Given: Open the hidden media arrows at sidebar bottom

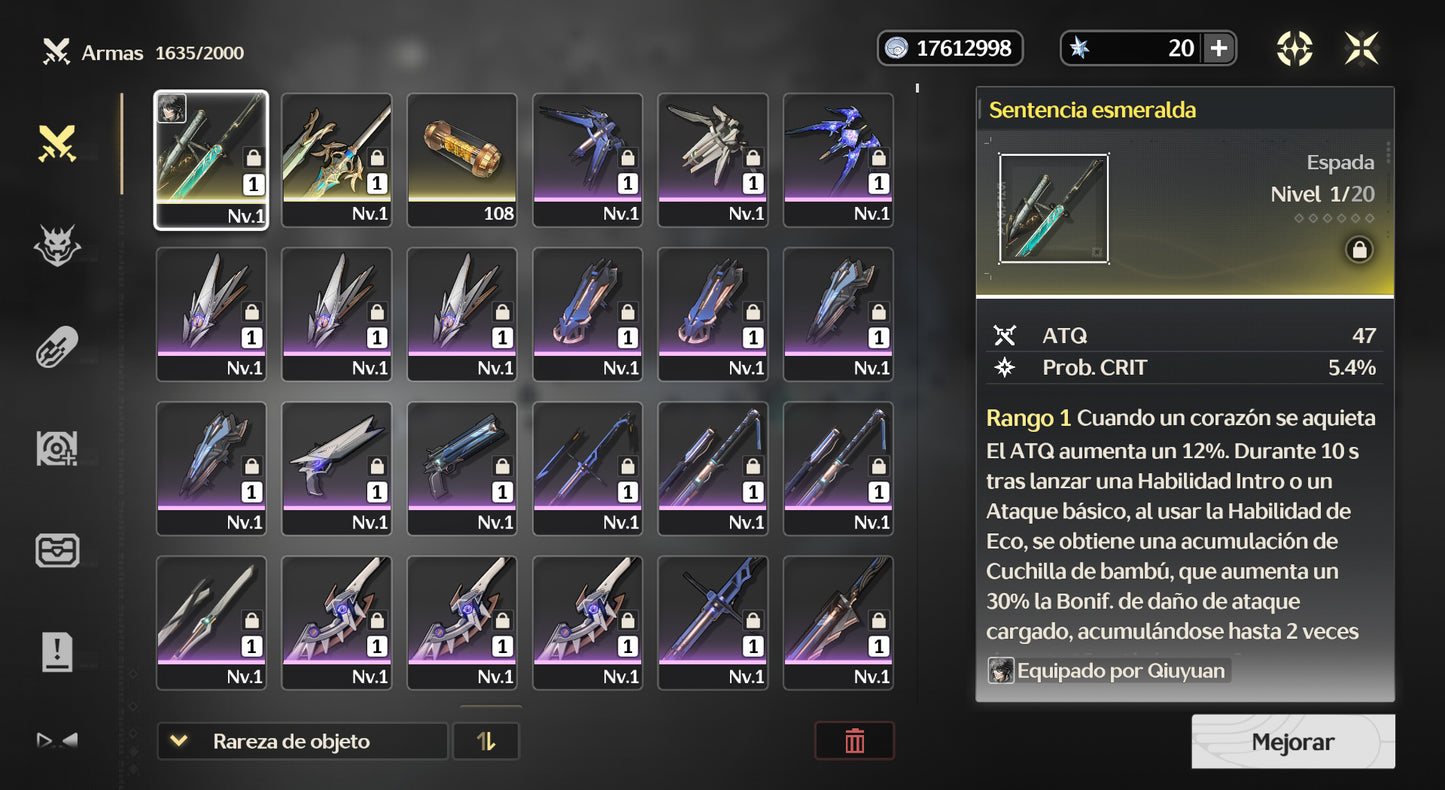Looking at the screenshot, I should (x=57, y=738).
